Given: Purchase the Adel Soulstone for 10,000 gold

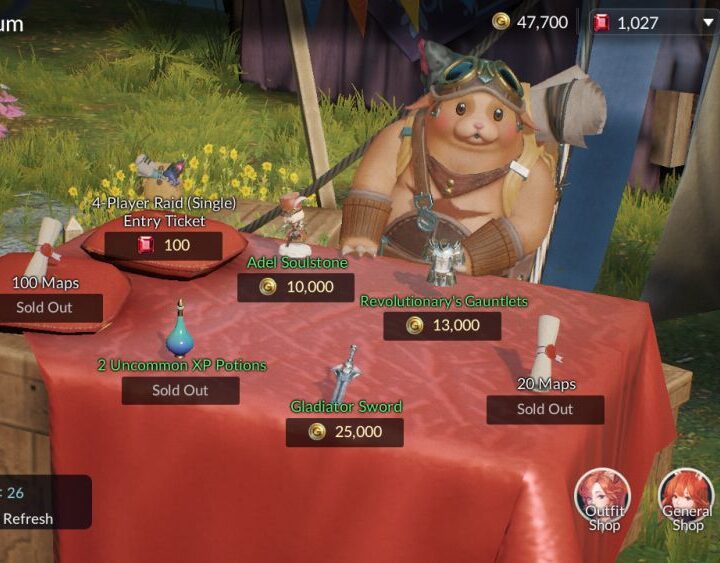Looking at the screenshot, I should coord(295,287).
